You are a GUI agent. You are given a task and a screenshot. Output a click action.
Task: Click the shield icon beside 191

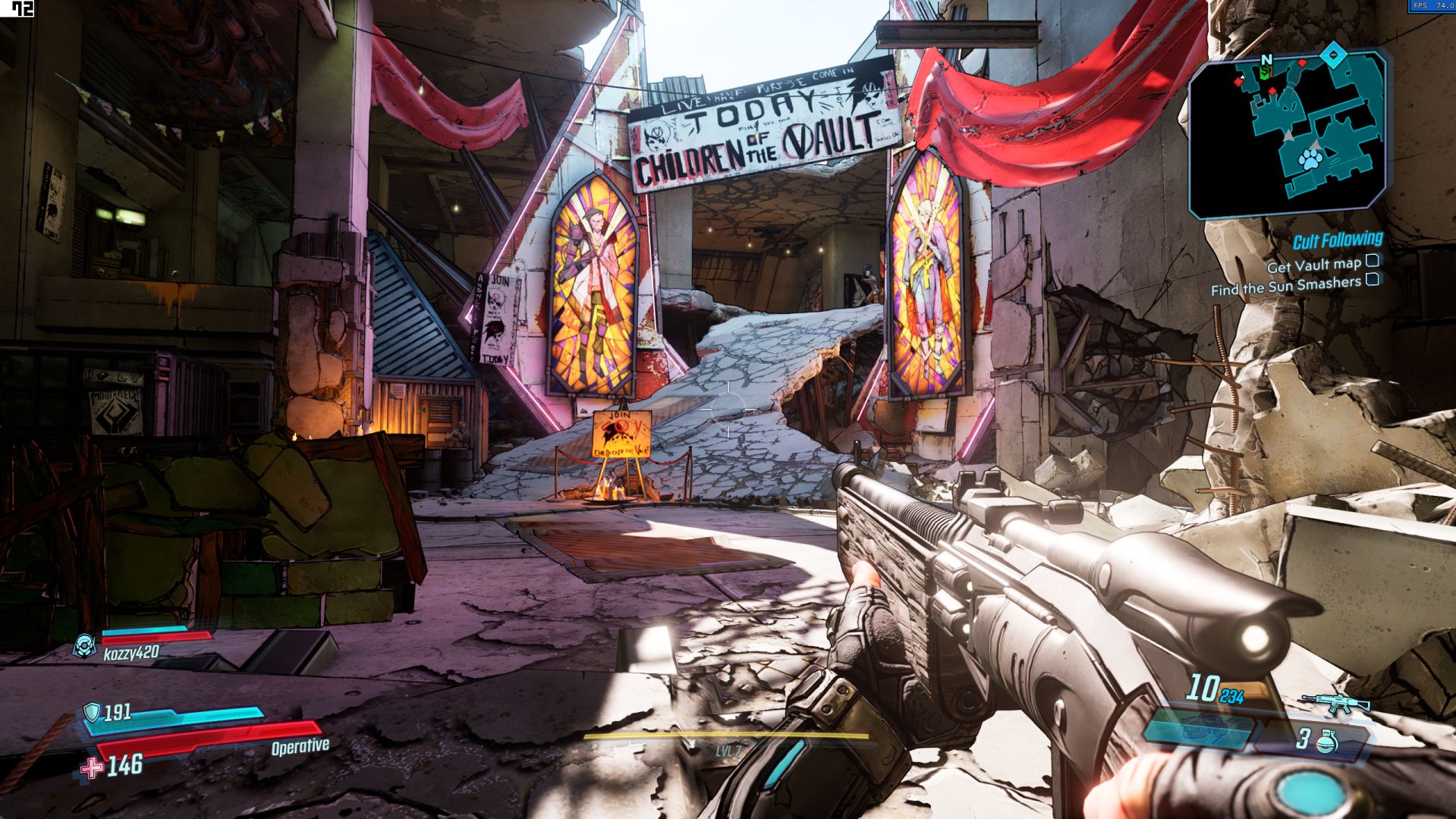[x=92, y=711]
